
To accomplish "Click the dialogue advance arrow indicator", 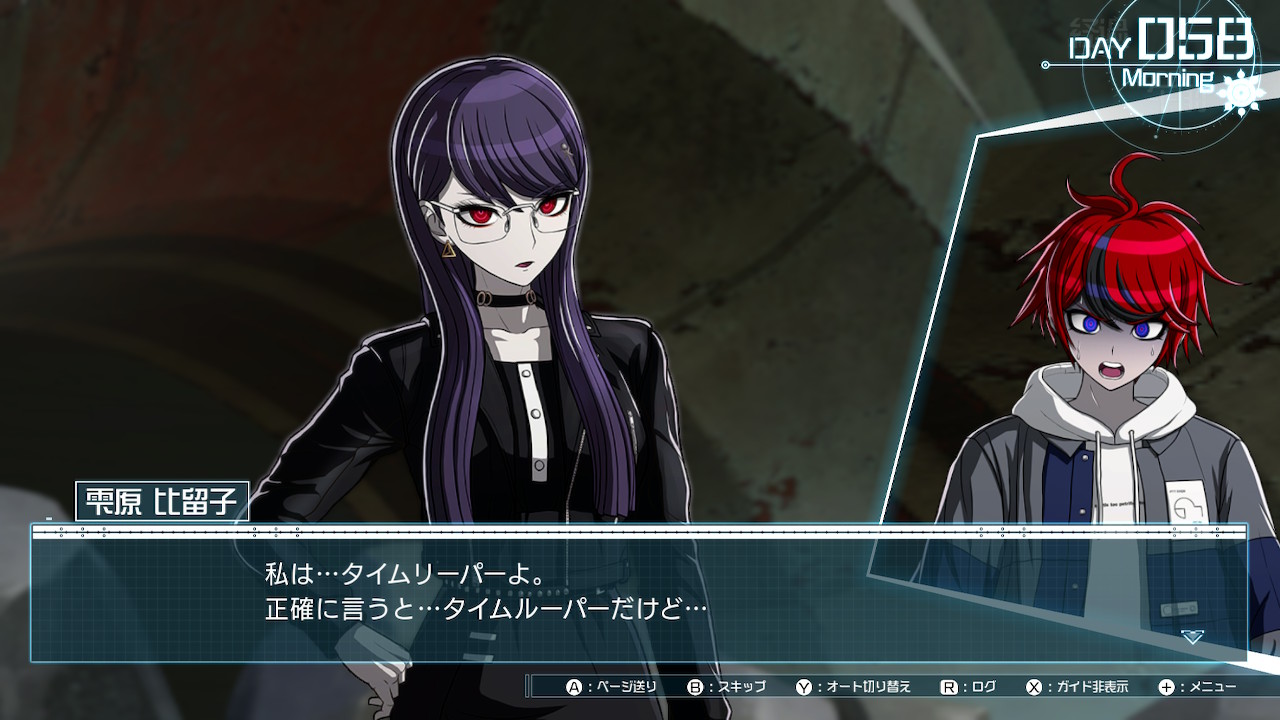I will tap(1192, 637).
